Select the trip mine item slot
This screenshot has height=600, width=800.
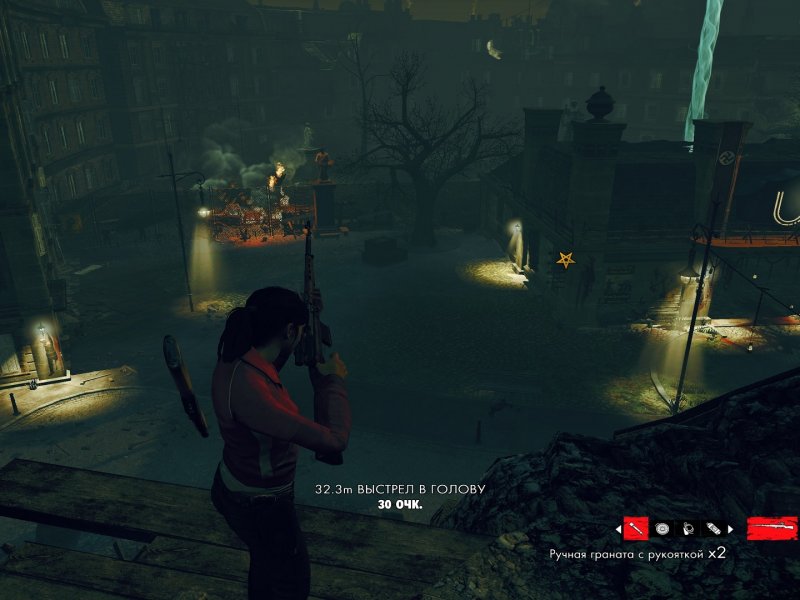click(688, 528)
